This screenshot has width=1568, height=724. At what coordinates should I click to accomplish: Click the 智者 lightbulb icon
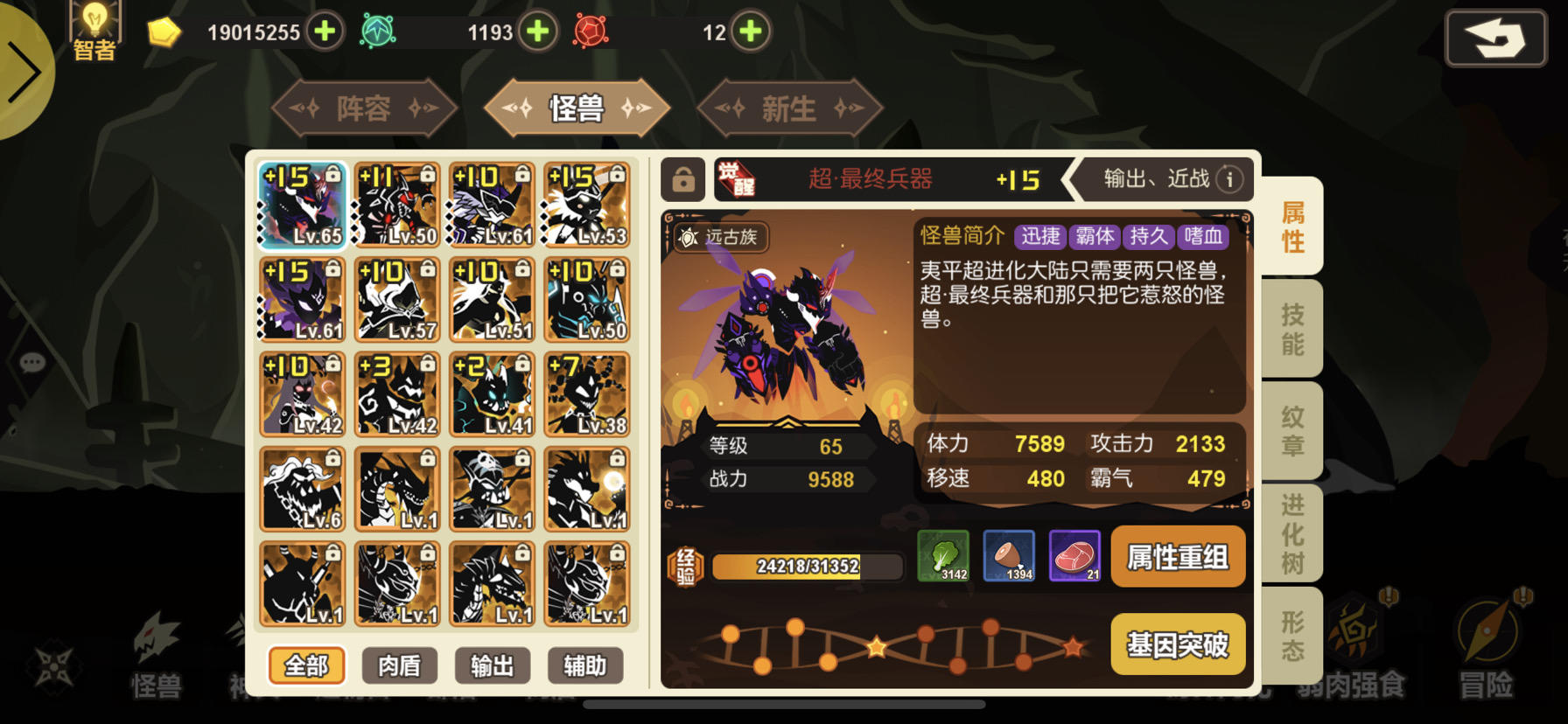95,24
